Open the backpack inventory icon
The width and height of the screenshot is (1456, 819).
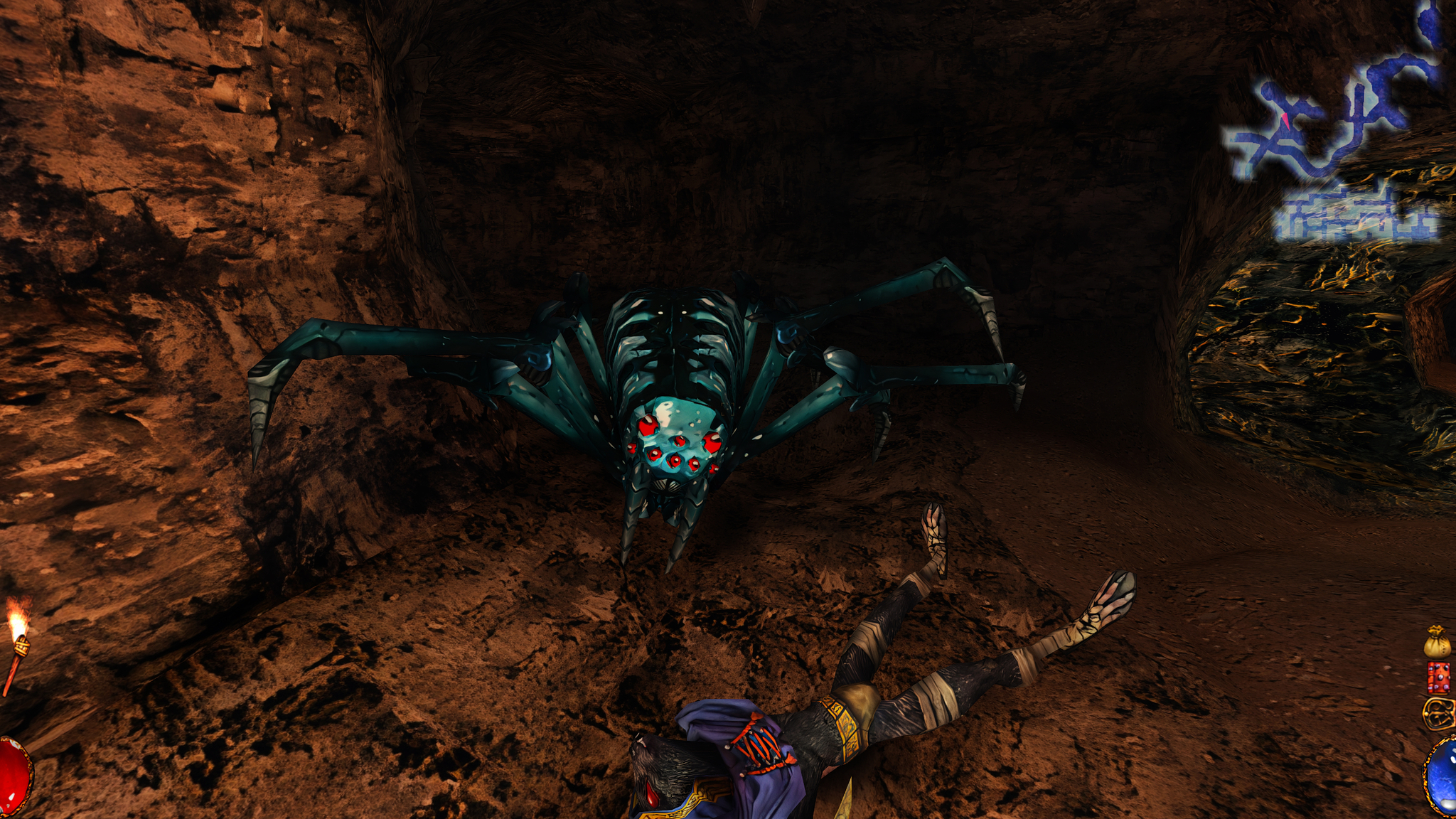[1438, 713]
